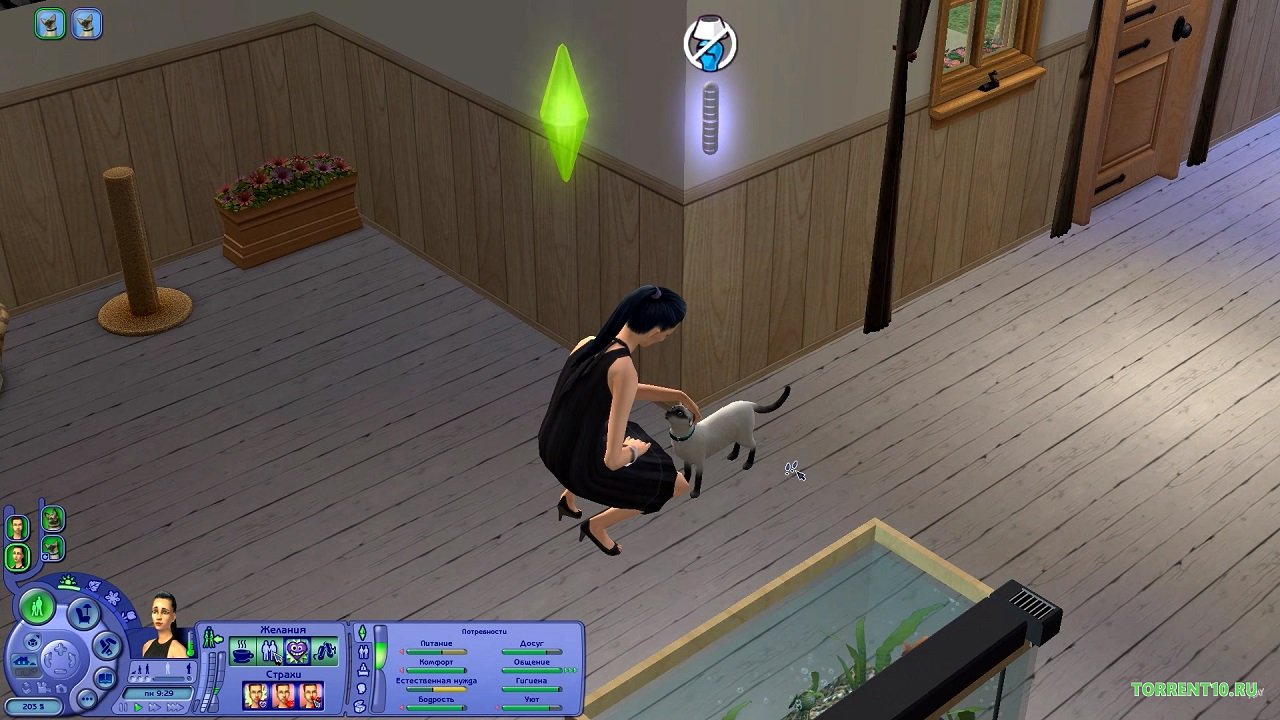Click the coffee cup want
Image resolution: width=1280 pixels, height=720 pixels.
[242, 653]
